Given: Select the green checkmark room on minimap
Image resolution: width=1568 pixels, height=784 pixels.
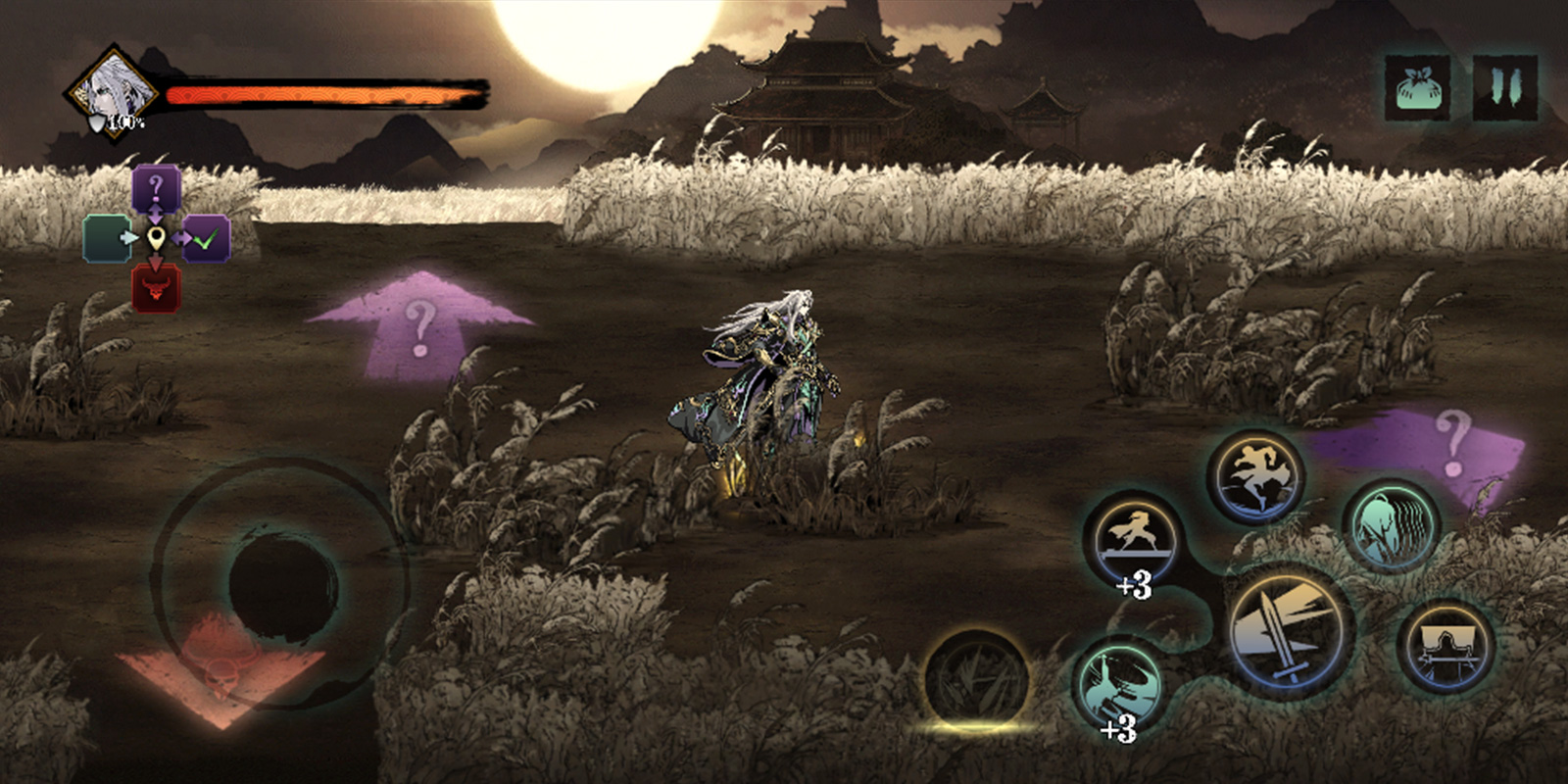Looking at the screenshot, I should point(207,239).
